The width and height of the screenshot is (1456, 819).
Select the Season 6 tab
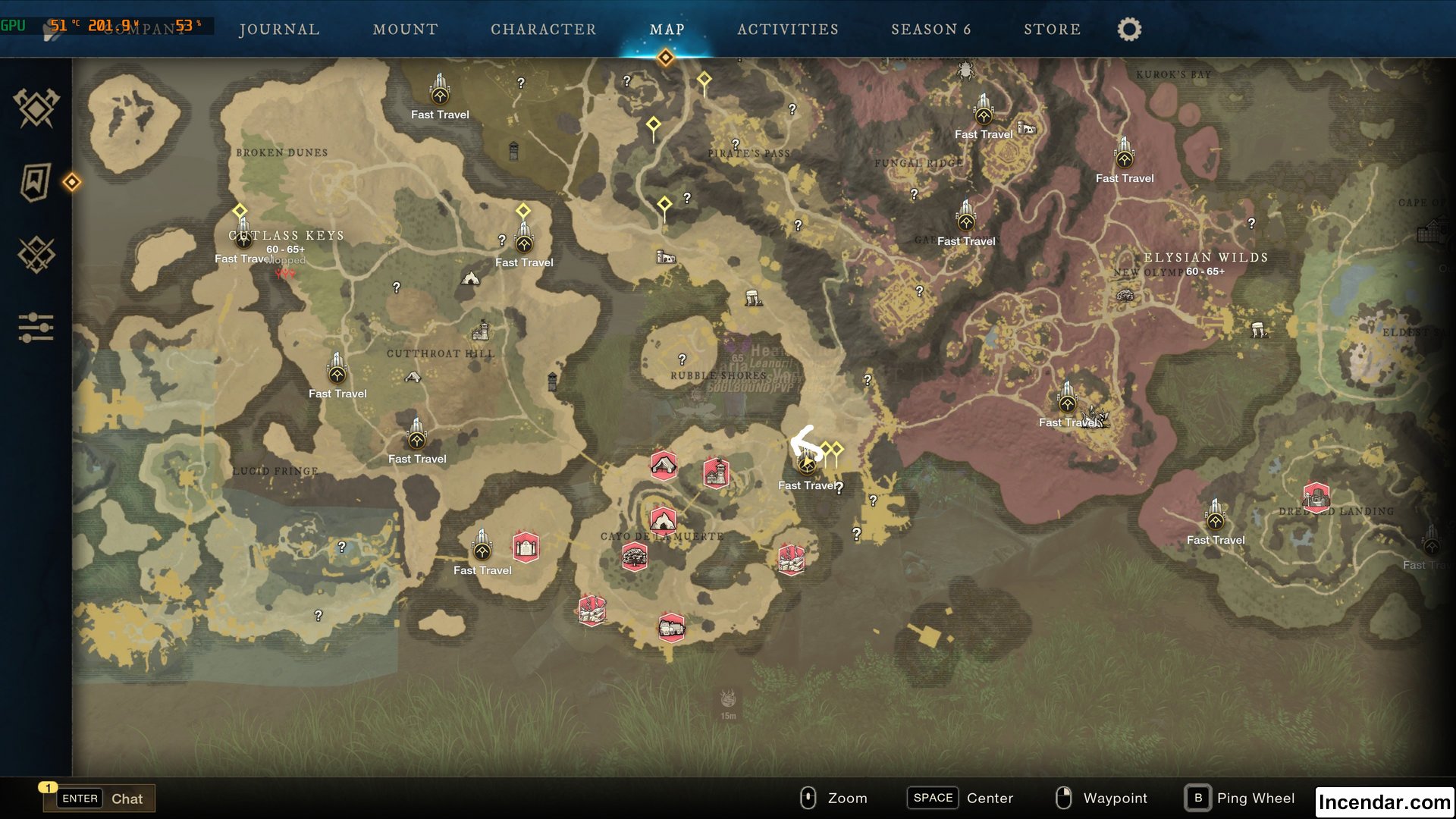point(931,29)
